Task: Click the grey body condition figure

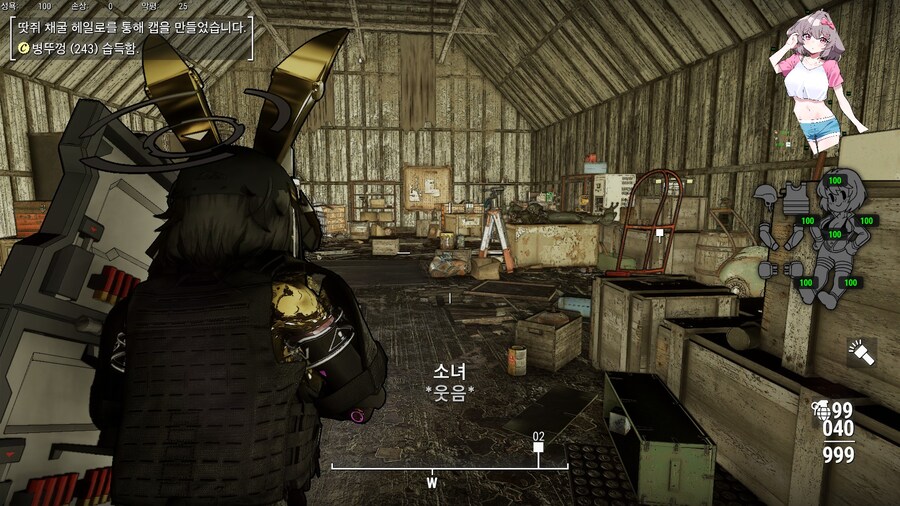Action: coord(836,232)
